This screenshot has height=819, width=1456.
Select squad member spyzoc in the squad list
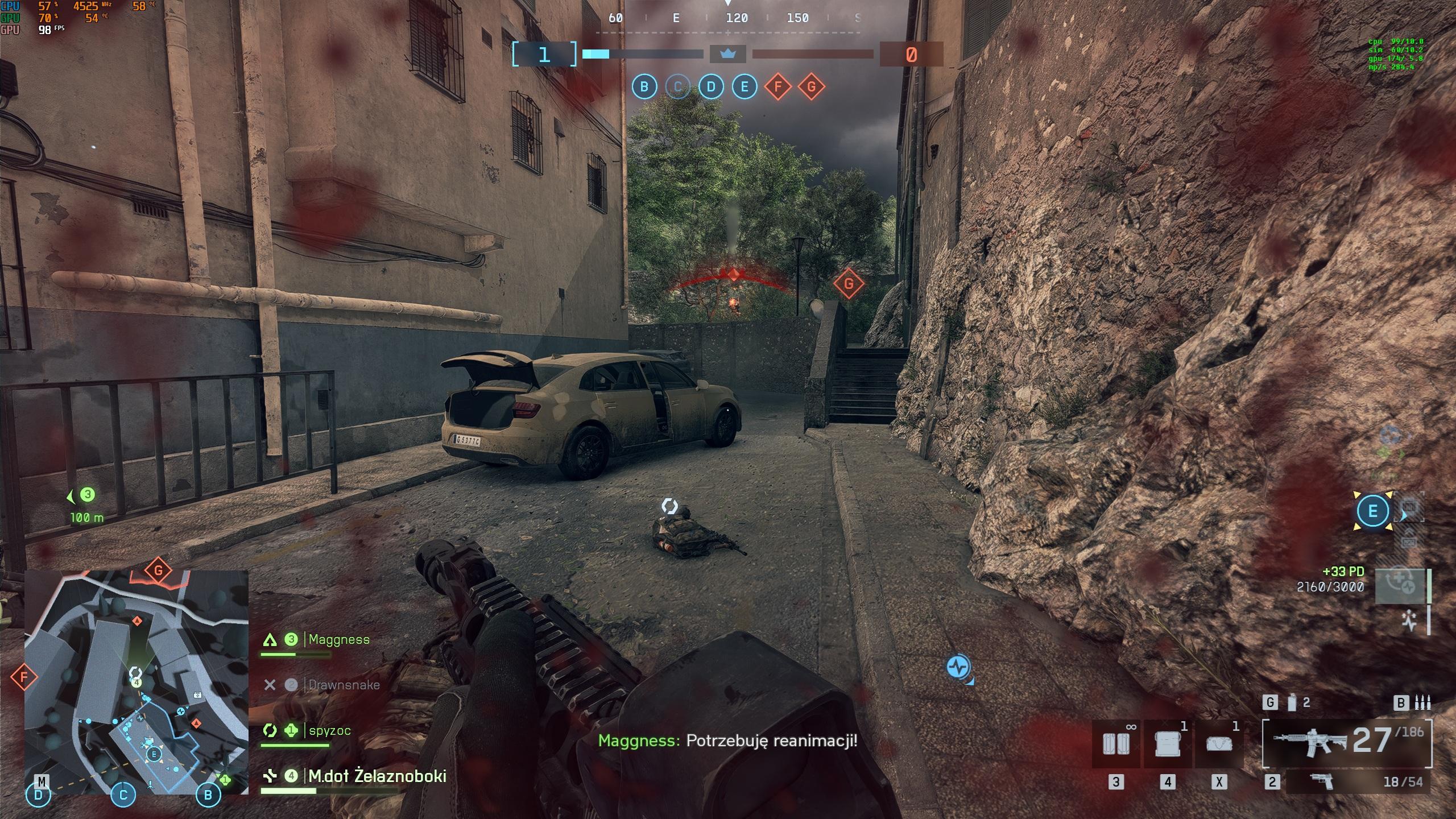tap(329, 730)
